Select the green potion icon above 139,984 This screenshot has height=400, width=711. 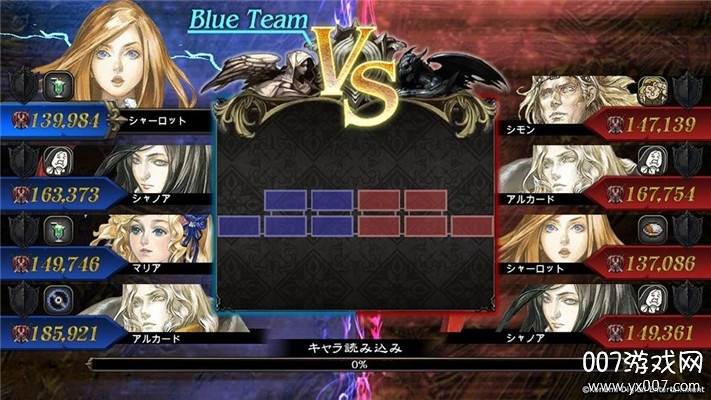[55, 89]
